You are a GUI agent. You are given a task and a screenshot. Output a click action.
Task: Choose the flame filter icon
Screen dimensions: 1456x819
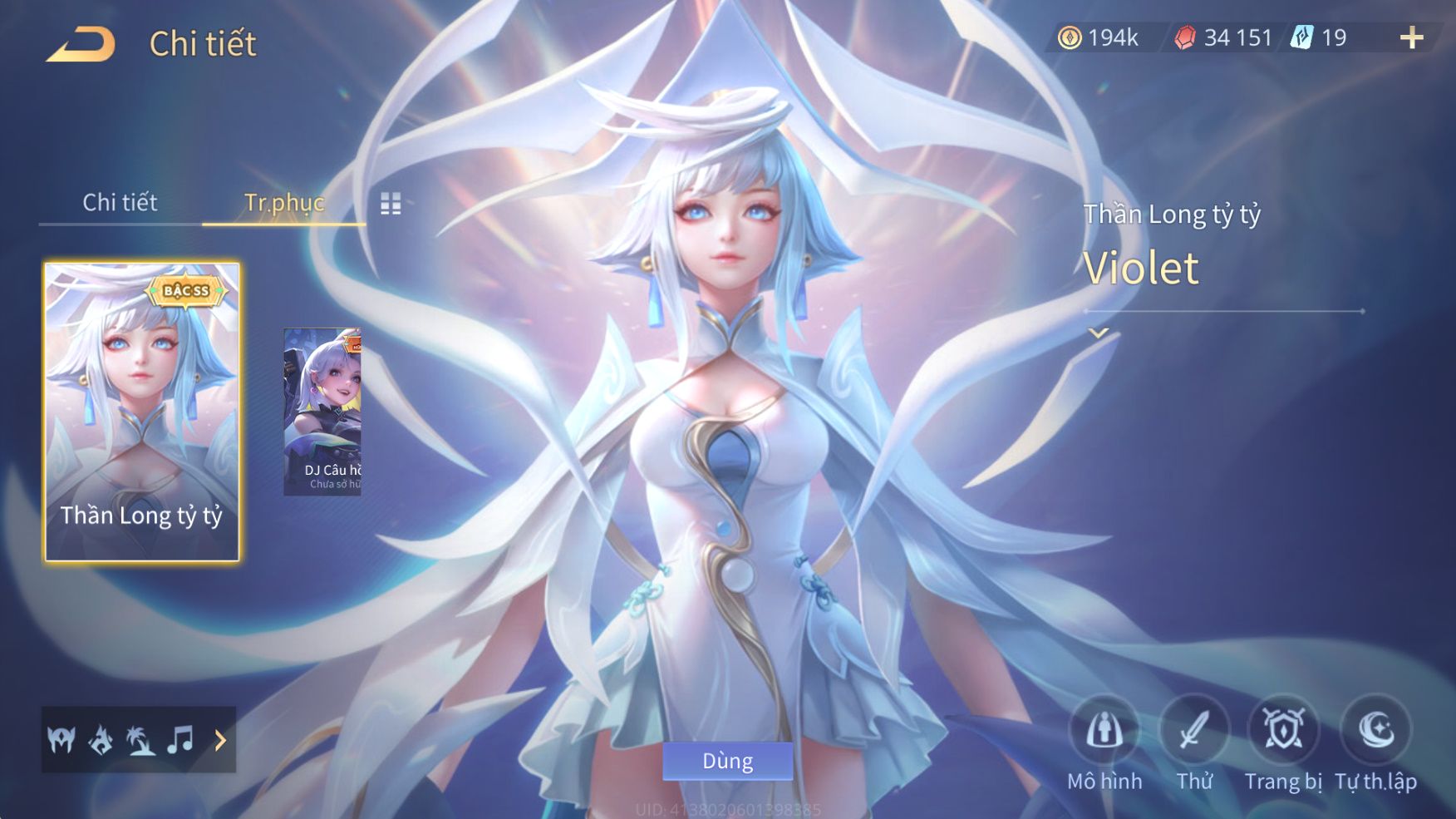101,739
